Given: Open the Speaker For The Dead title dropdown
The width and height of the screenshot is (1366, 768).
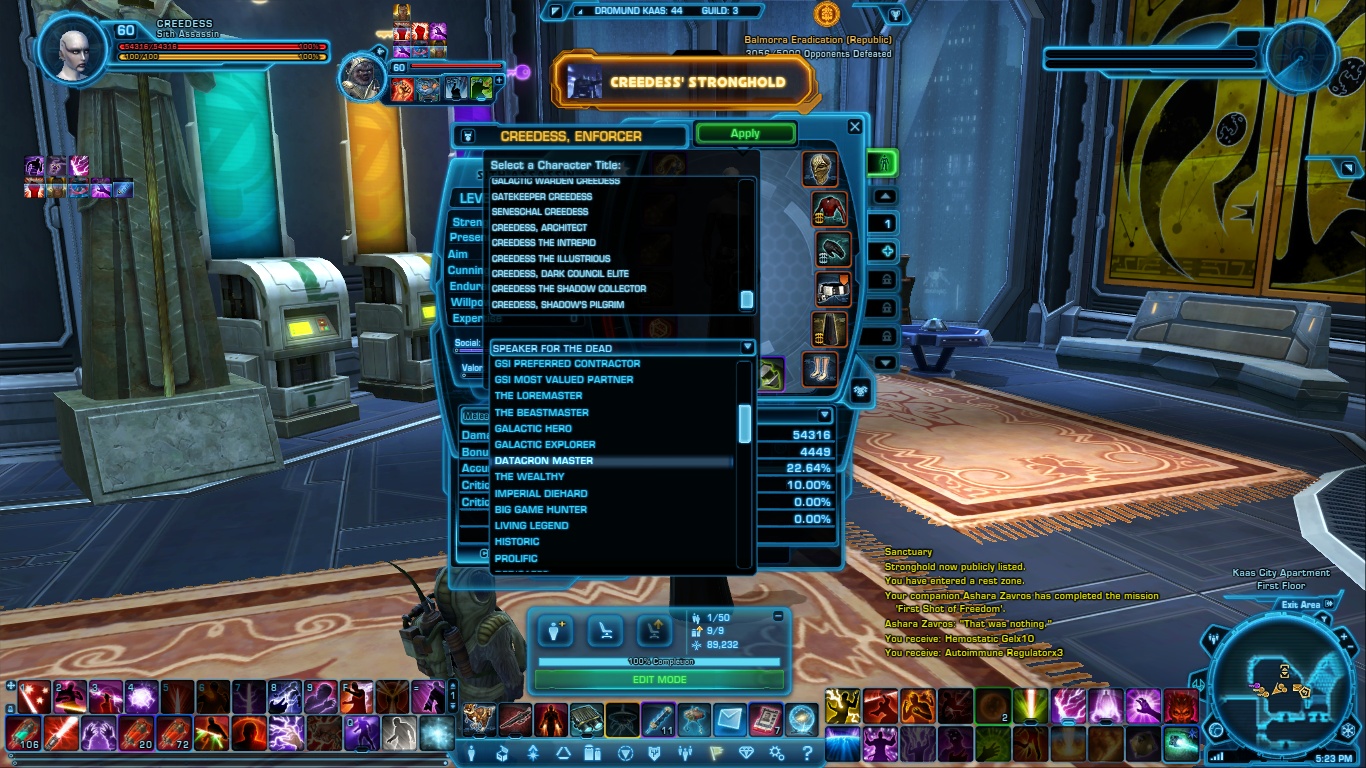Looking at the screenshot, I should click(x=747, y=348).
